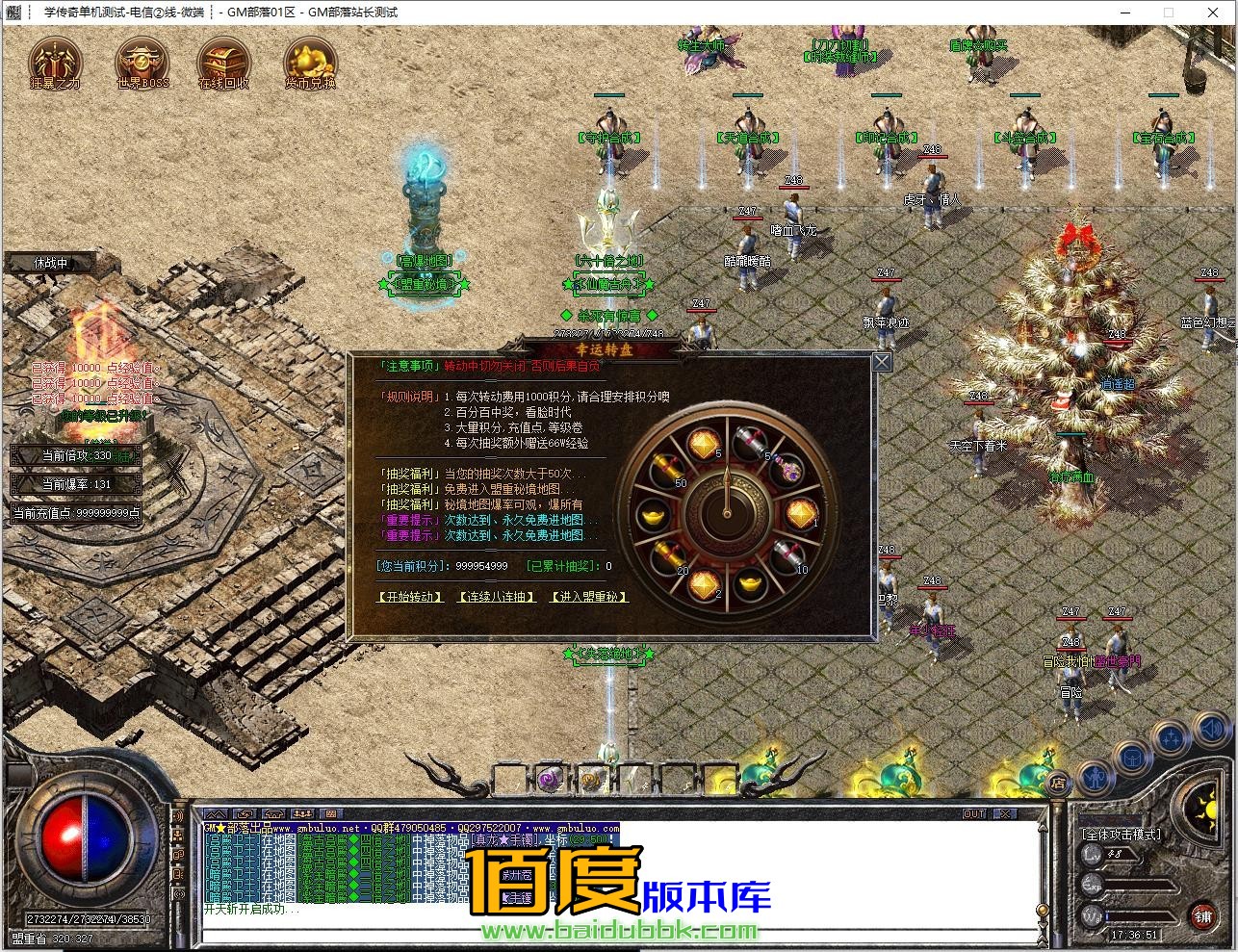Open the 店 shop icon

[1058, 783]
